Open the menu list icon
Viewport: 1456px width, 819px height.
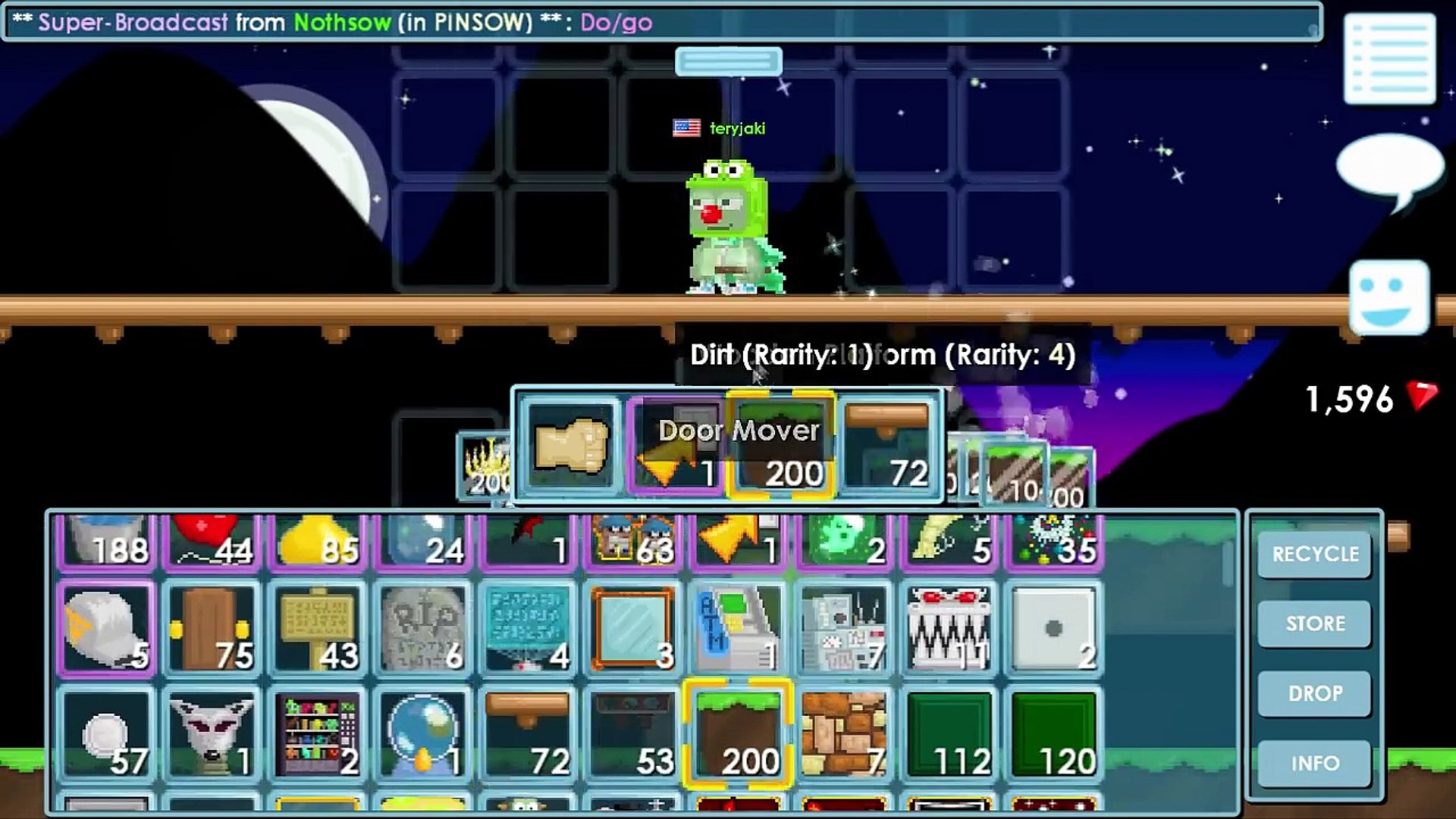point(1389,59)
